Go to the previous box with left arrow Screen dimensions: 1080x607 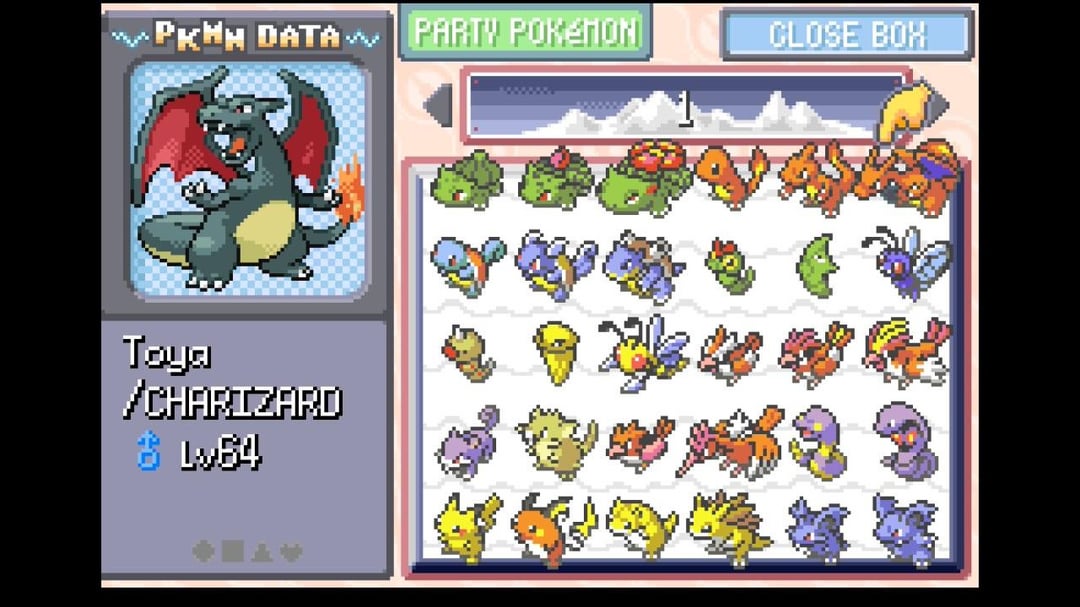tap(438, 104)
